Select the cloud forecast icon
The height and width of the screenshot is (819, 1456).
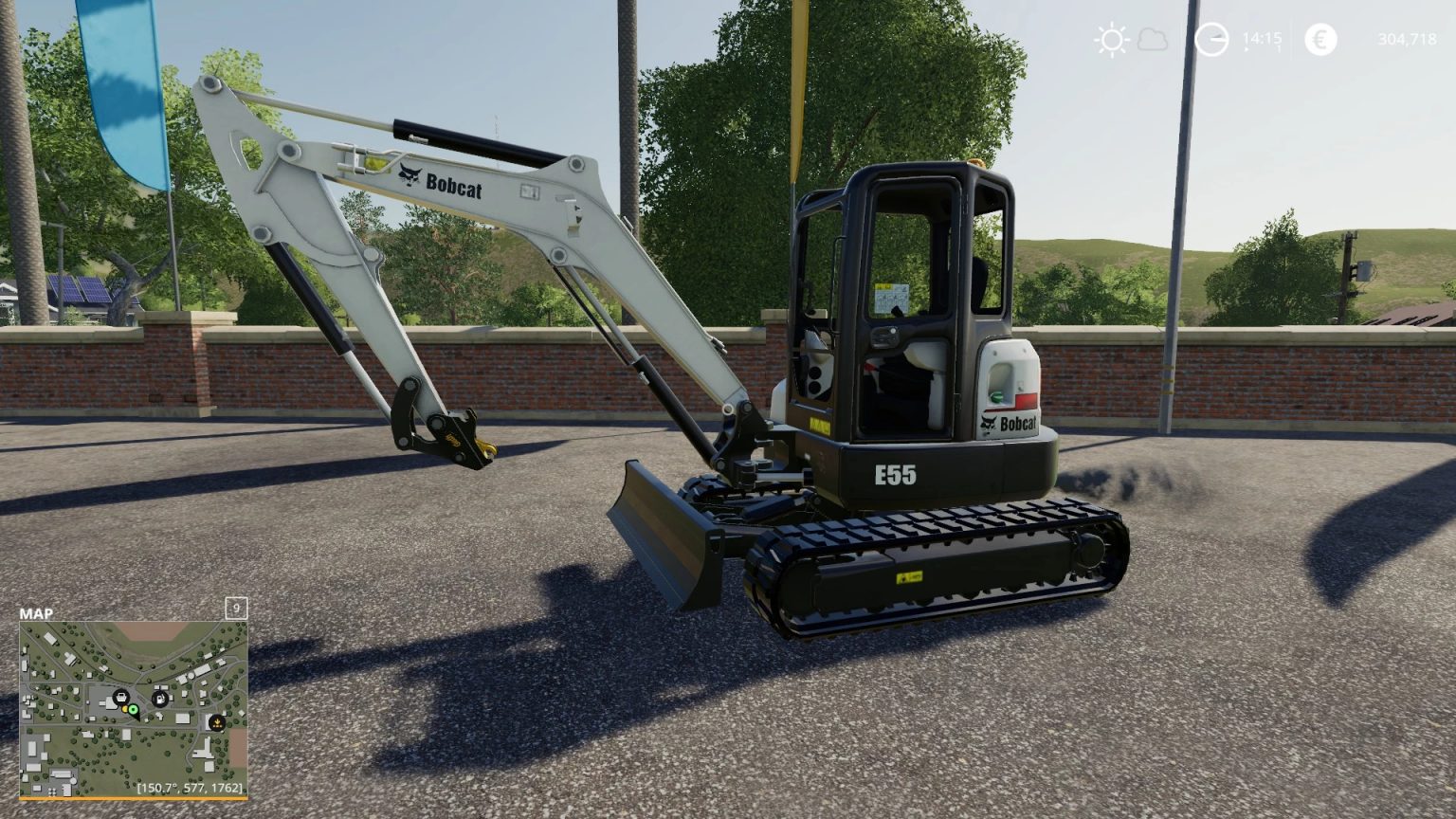(1152, 39)
